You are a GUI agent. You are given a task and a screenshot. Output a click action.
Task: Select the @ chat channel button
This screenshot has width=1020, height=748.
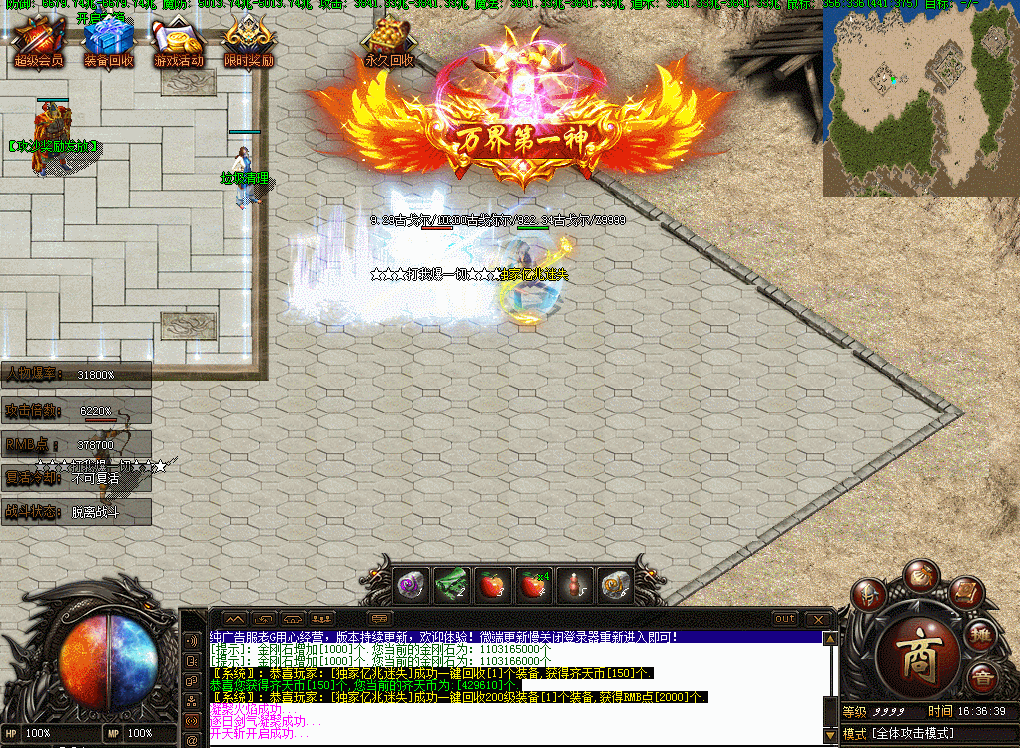tap(192, 718)
